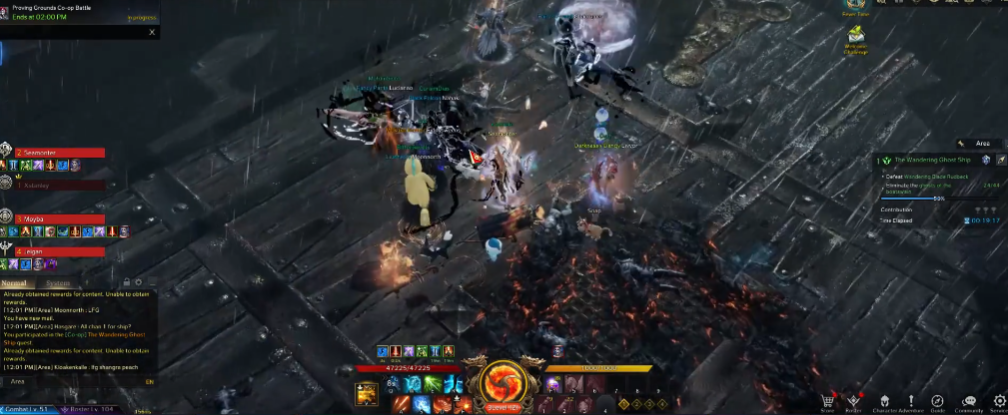Select party member Mayba's frame
This screenshot has height=415, width=1008.
pos(59,218)
